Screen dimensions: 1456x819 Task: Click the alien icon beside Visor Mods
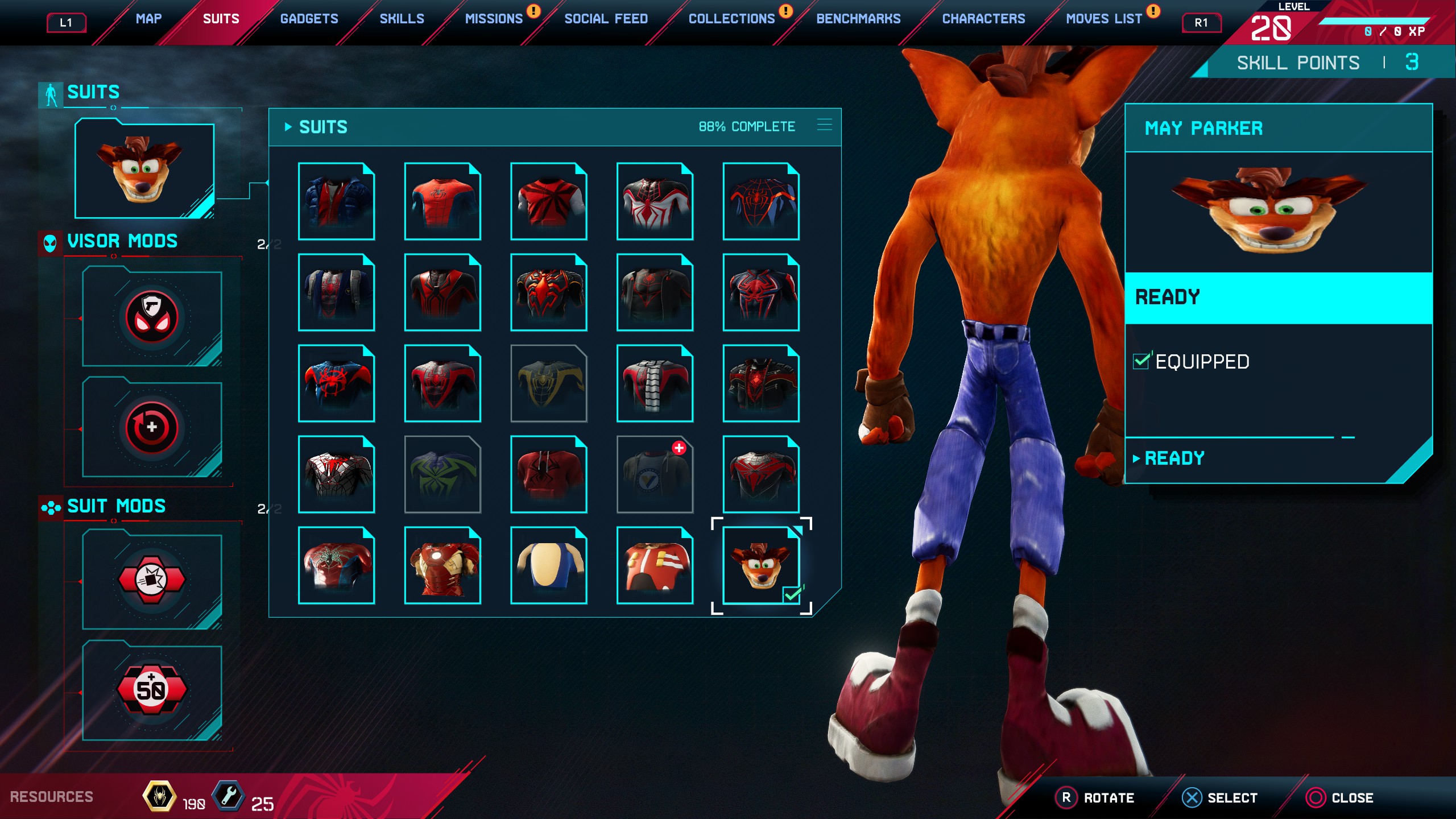(49, 241)
